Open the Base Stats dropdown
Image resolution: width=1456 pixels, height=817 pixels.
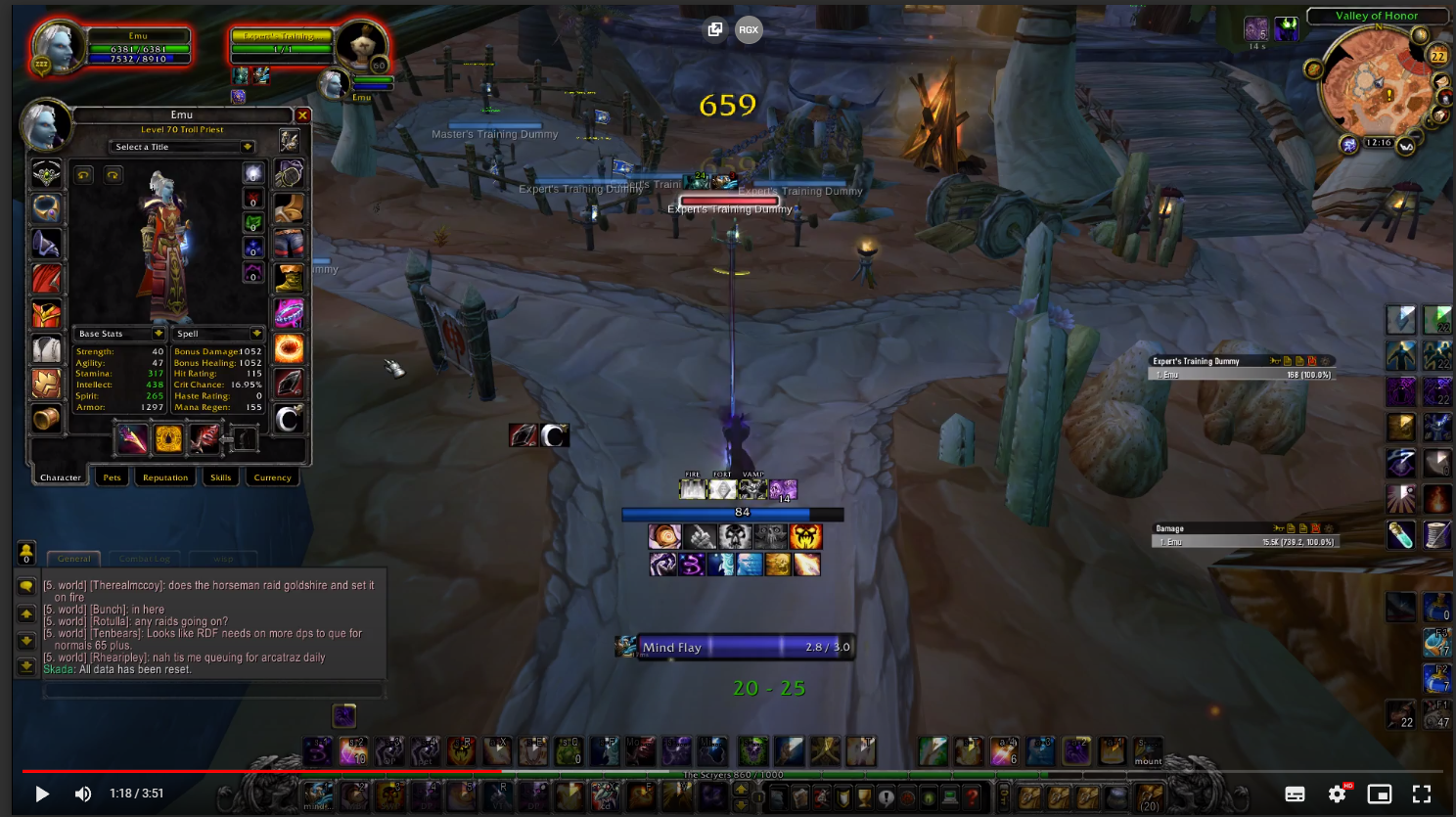[x=117, y=333]
